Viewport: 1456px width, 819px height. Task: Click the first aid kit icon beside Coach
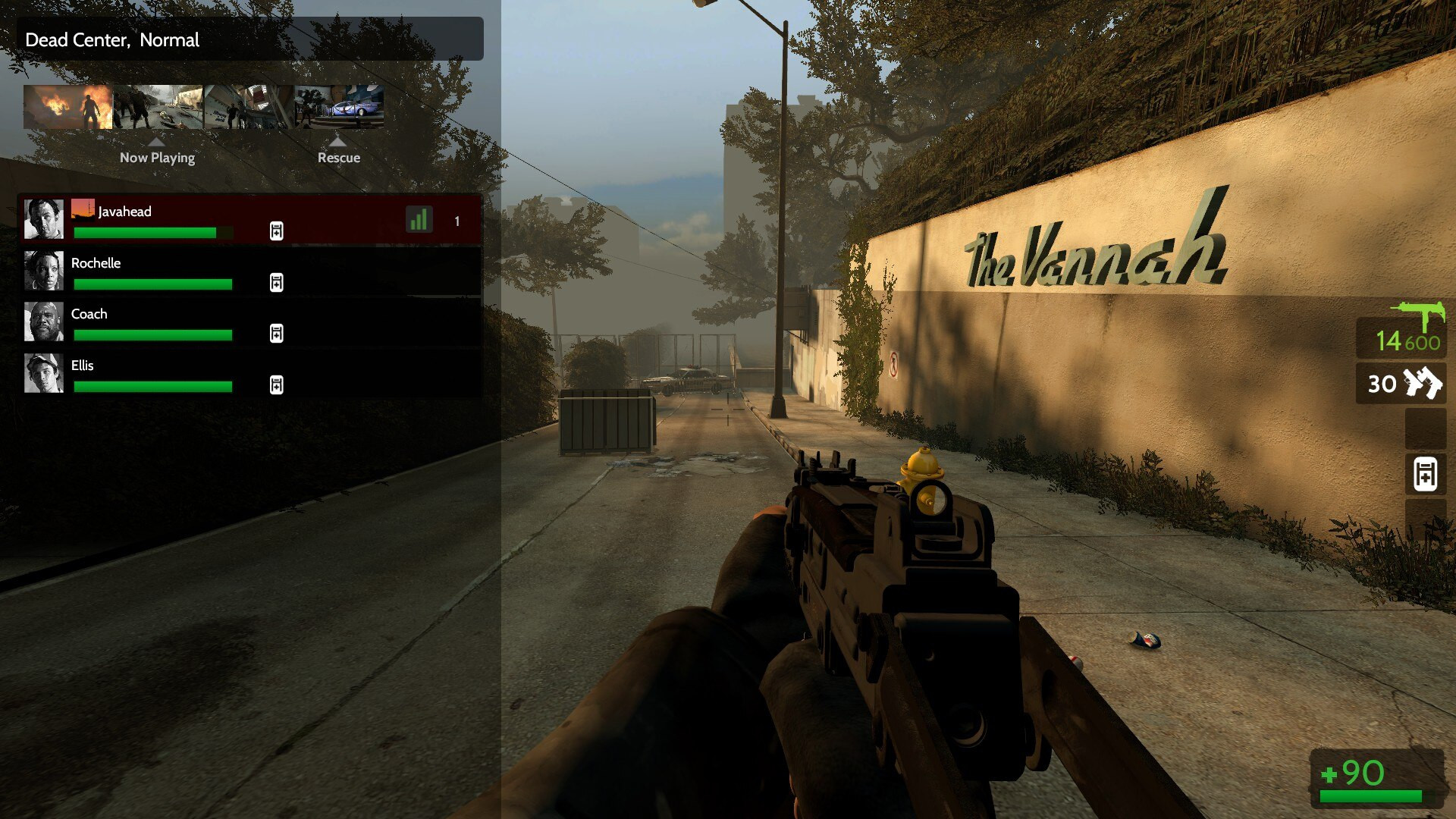tap(276, 334)
